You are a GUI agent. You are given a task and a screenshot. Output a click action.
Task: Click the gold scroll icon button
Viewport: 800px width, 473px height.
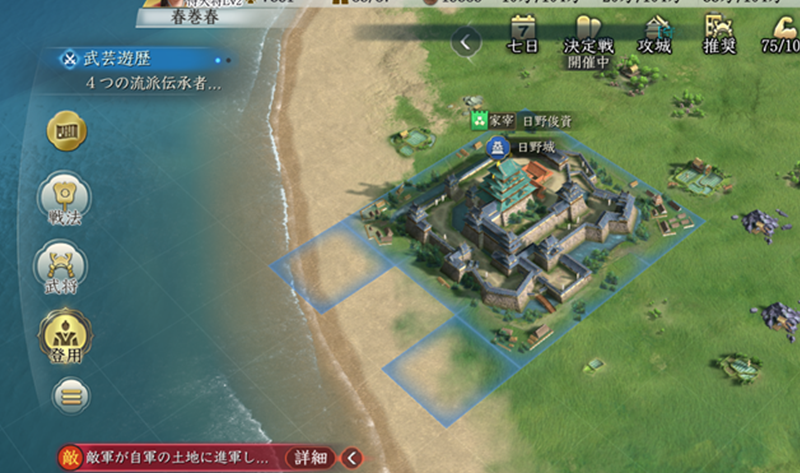pyautogui.click(x=67, y=130)
